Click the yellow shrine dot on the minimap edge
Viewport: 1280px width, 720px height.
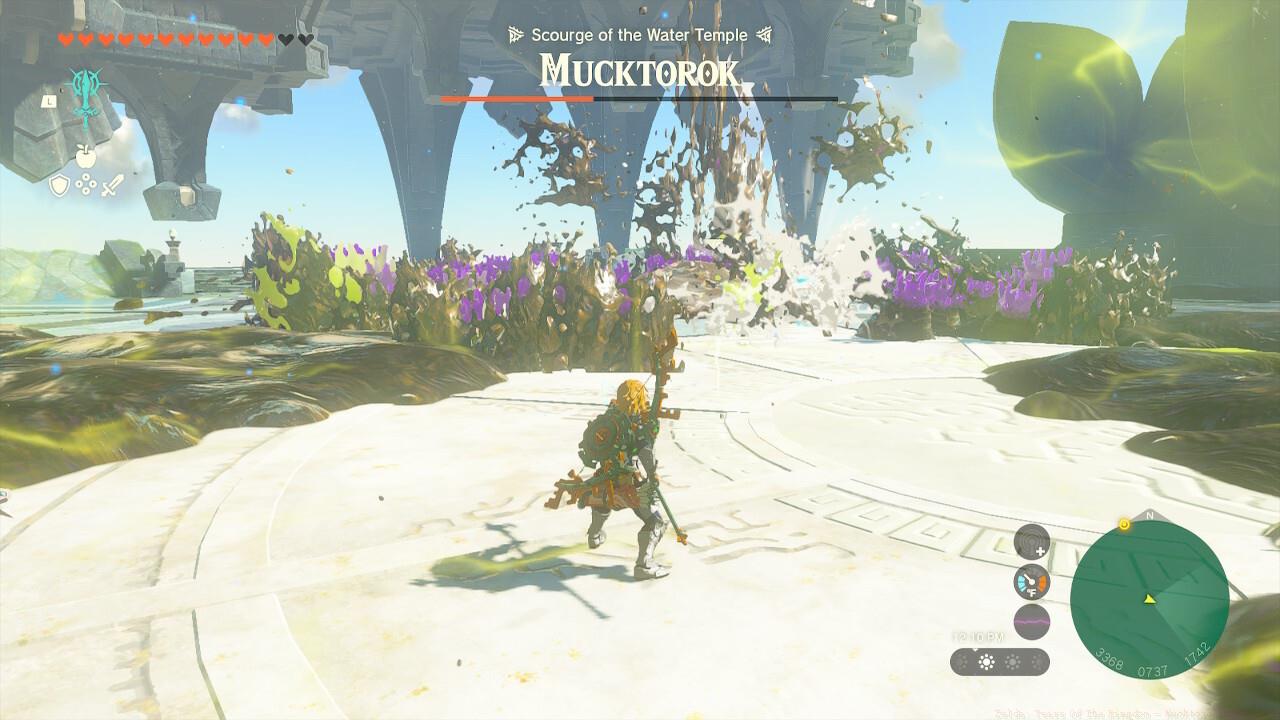(x=1125, y=524)
